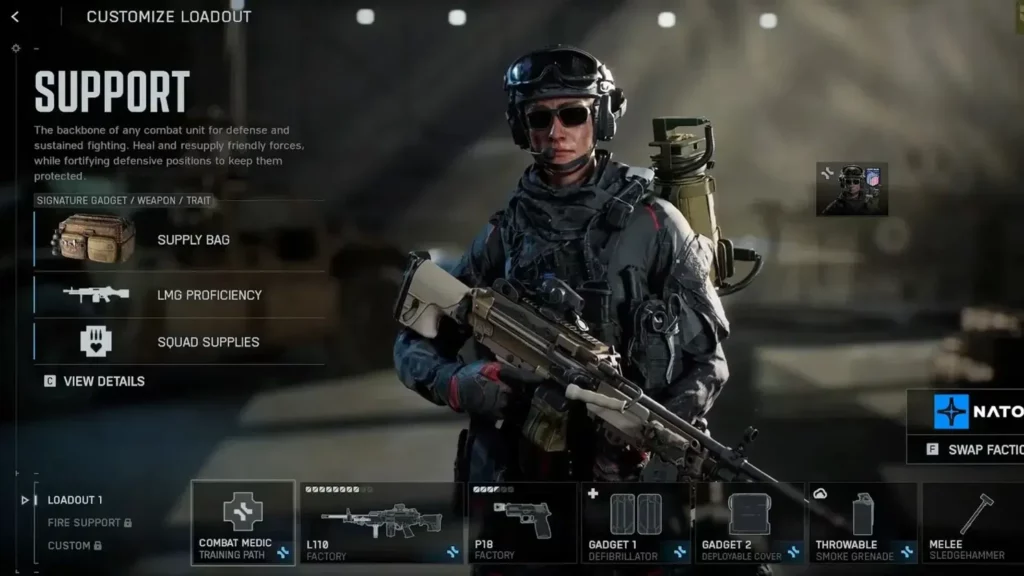Select the L110 primary weapon slot
The image size is (1024, 576).
coord(381,522)
